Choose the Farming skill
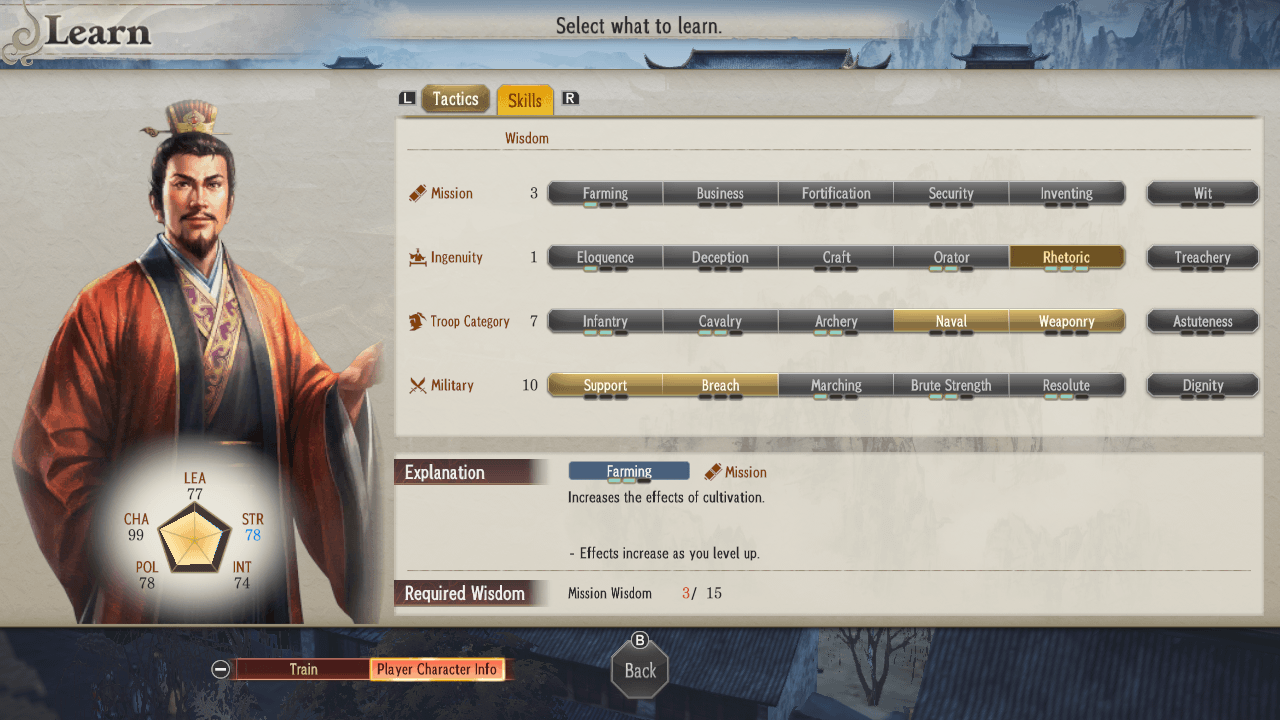 tap(605, 193)
